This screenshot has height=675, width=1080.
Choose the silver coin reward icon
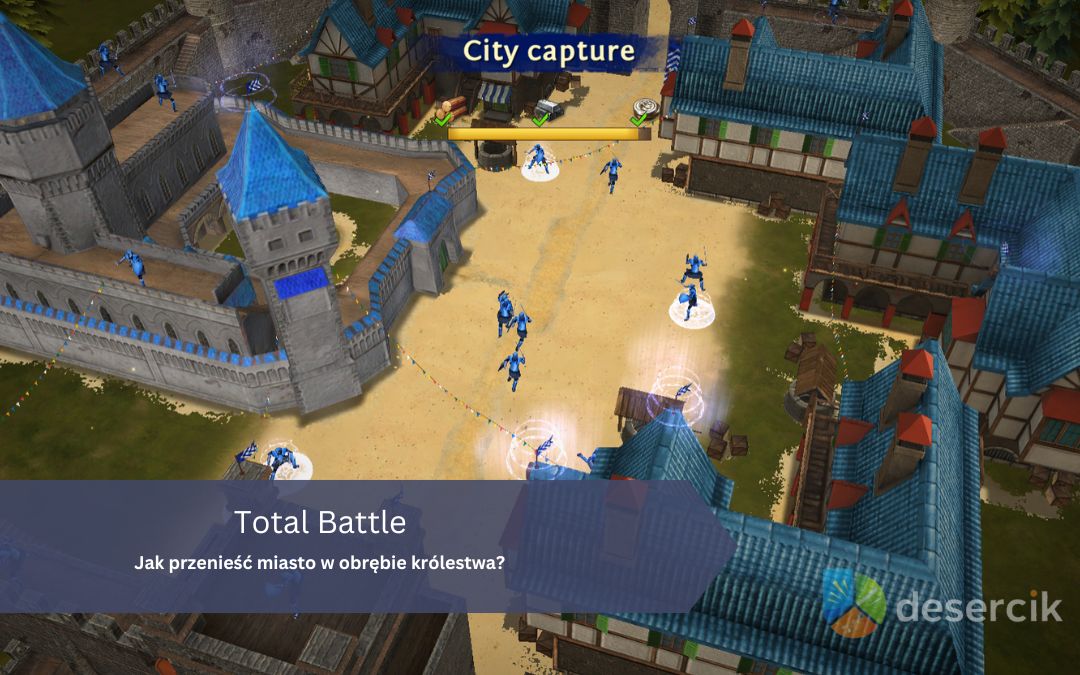[642, 108]
